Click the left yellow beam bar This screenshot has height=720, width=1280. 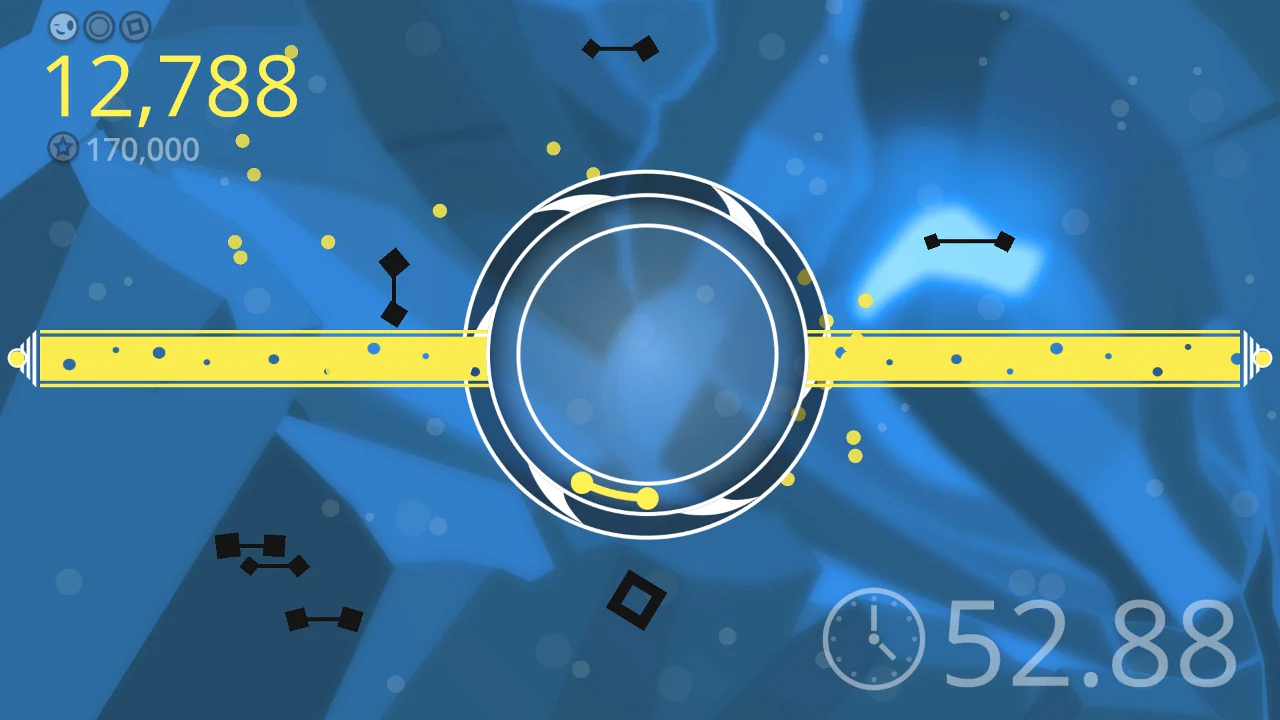250,360
